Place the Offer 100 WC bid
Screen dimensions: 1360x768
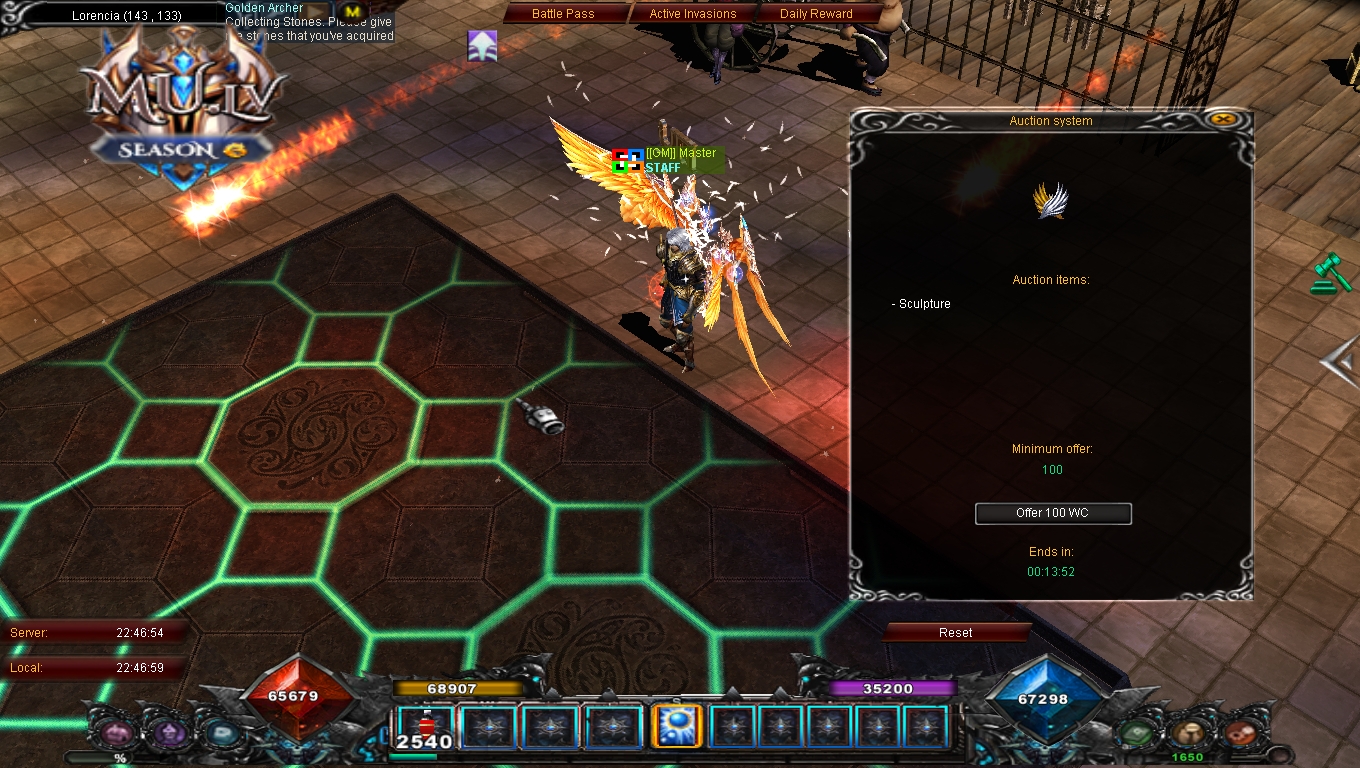tap(1053, 513)
